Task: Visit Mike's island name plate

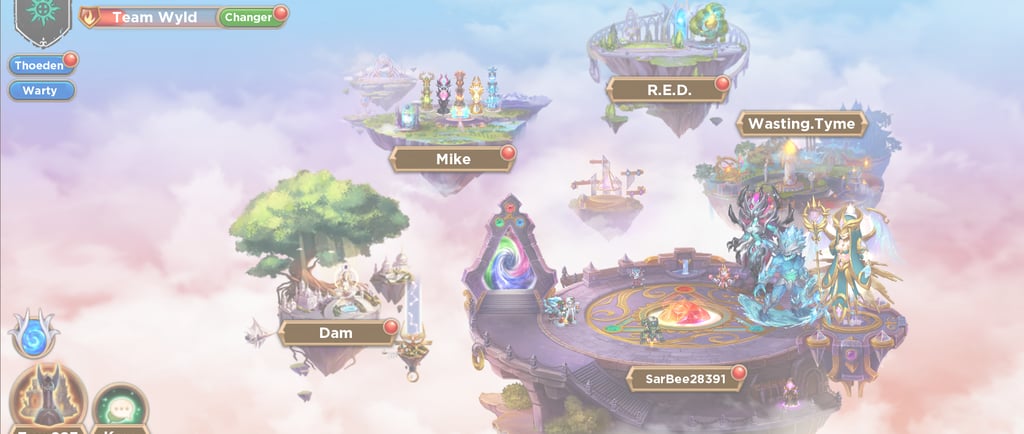Action: [453, 158]
